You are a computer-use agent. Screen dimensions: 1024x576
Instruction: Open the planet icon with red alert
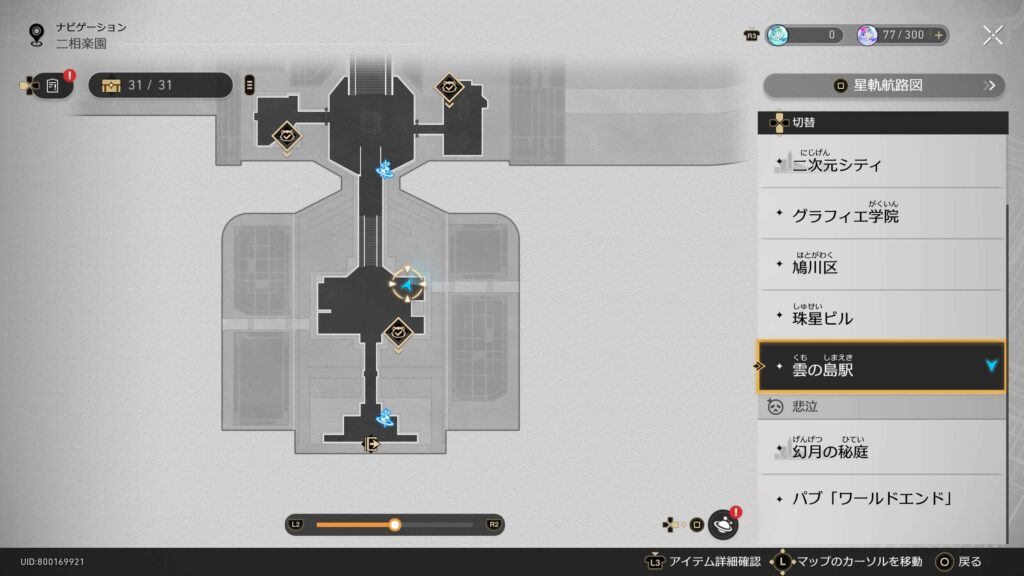coord(723,524)
